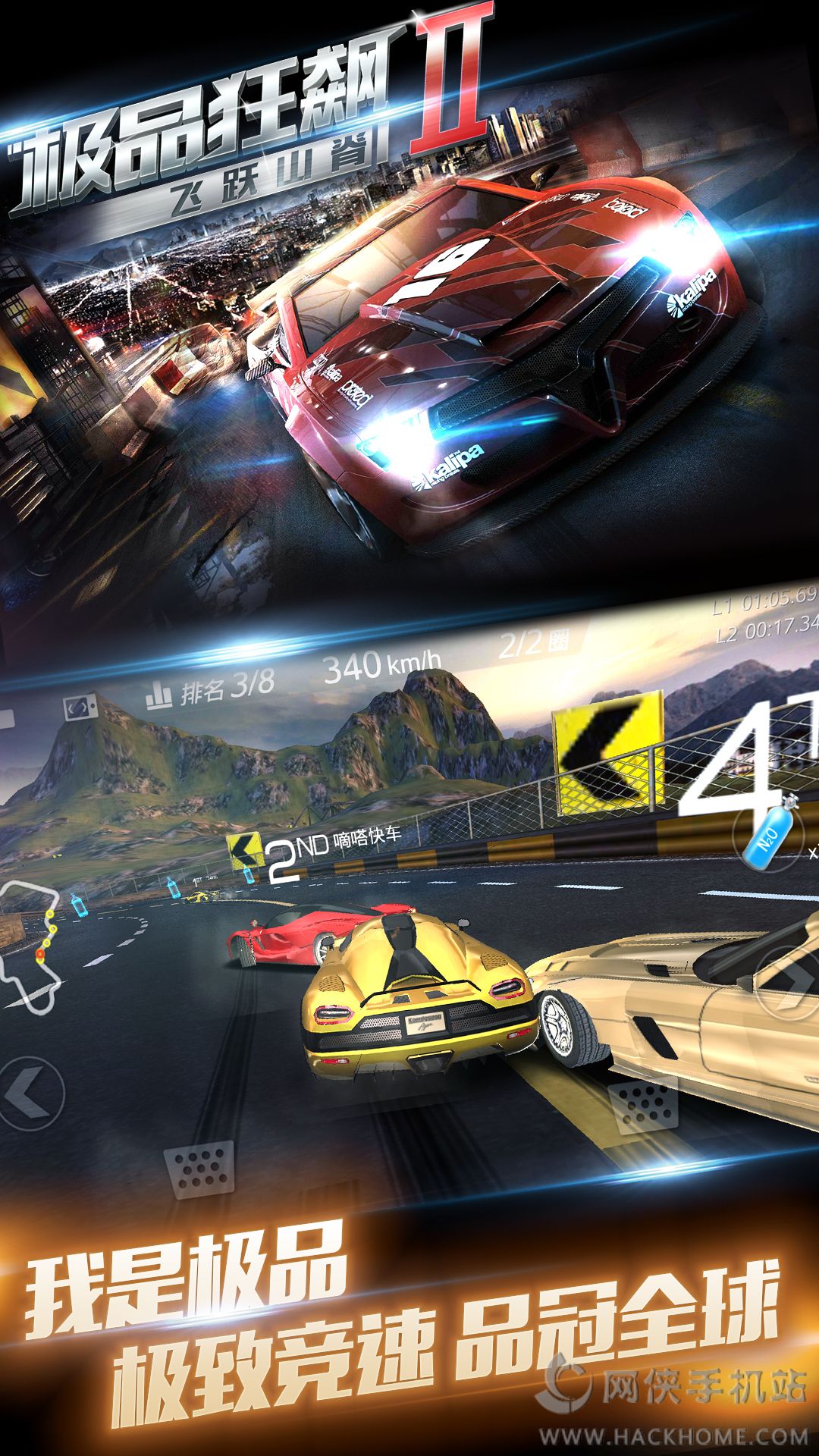This screenshot has width=819, height=1456.
Task: Open the WWW.HACKHOME.COM watermark link
Action: 673,1436
